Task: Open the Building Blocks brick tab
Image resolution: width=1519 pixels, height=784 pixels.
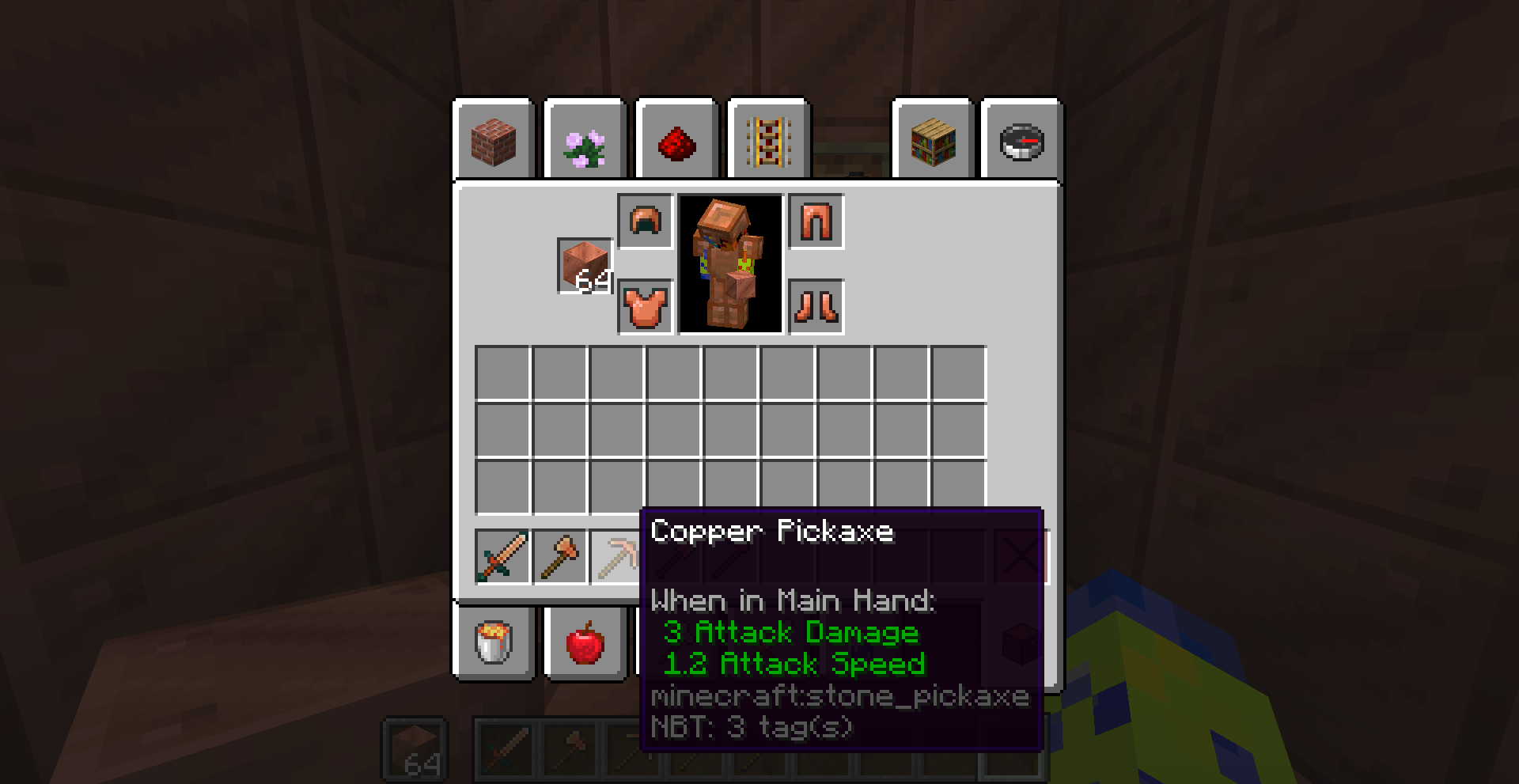Action: point(494,140)
